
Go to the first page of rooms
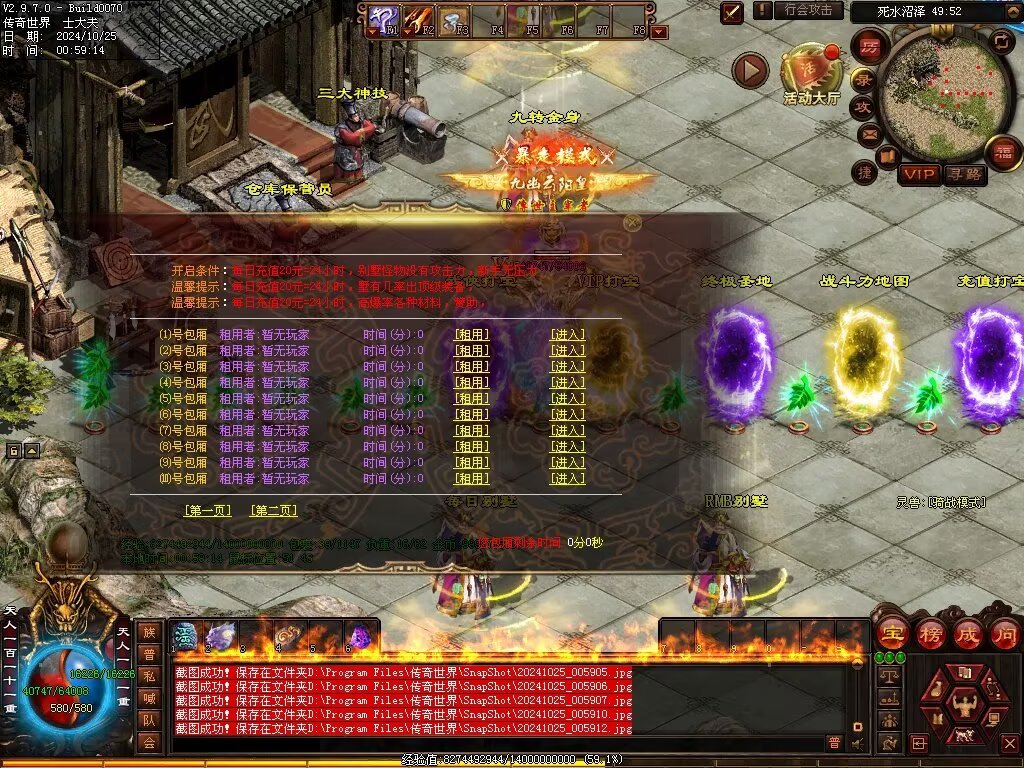click(208, 511)
